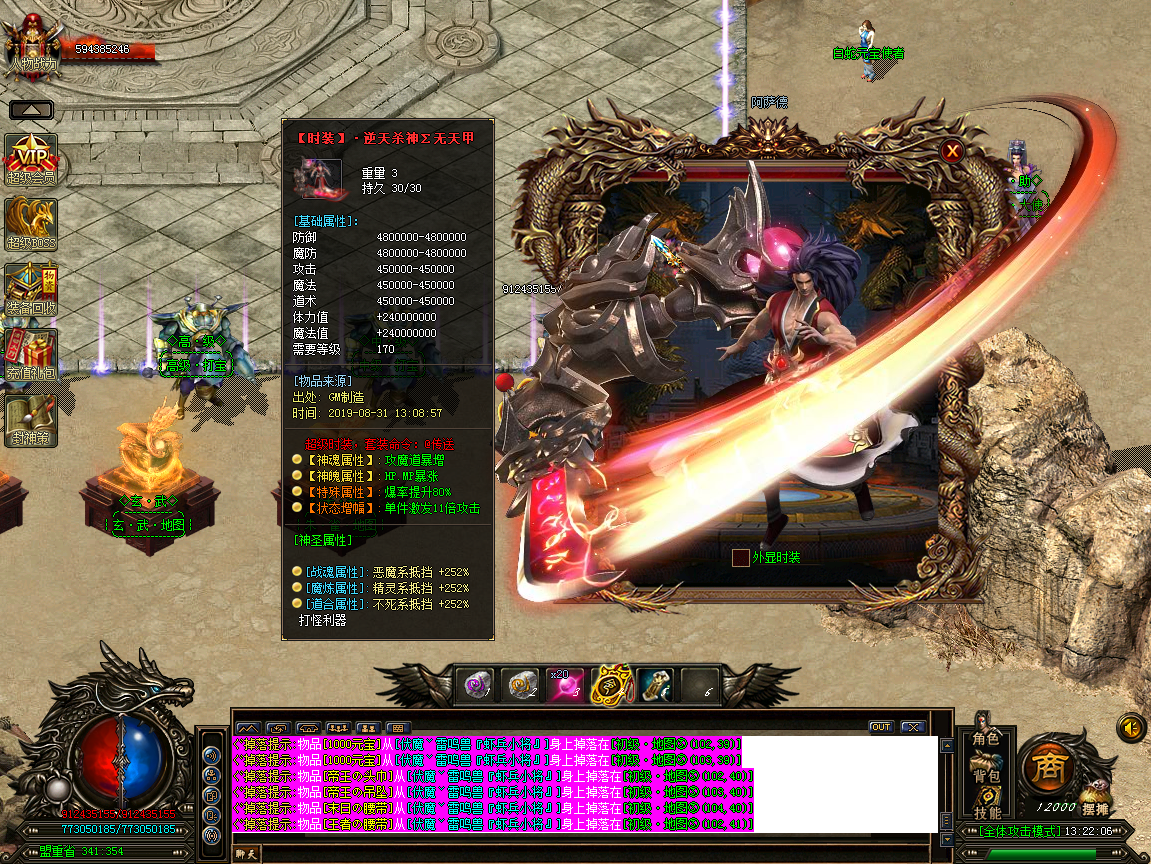The width and height of the screenshot is (1151, 864).
Task: Collapse the left icon sidebar arrow
Action: click(x=31, y=110)
